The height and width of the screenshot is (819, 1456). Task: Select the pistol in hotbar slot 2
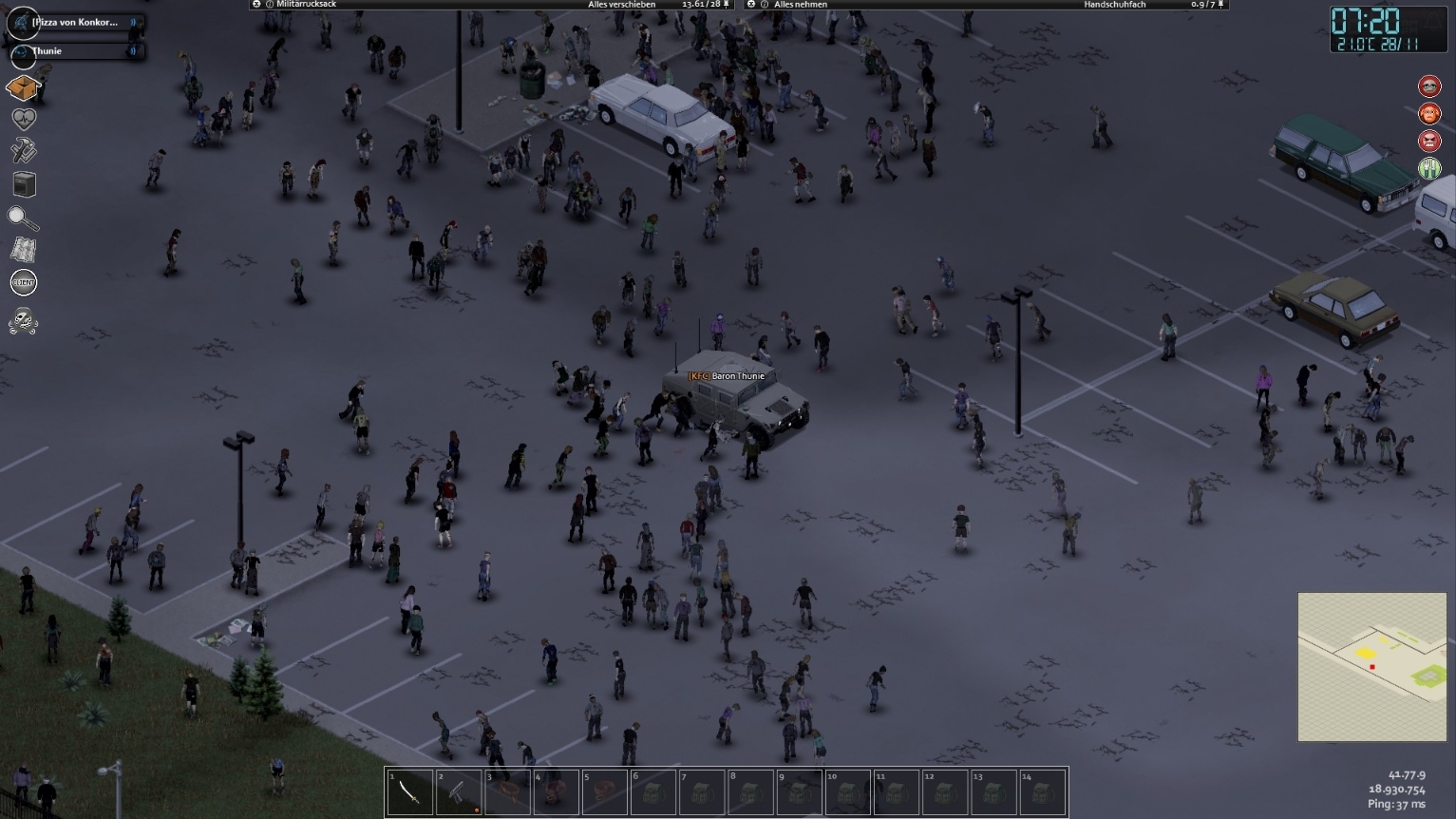pos(461,791)
